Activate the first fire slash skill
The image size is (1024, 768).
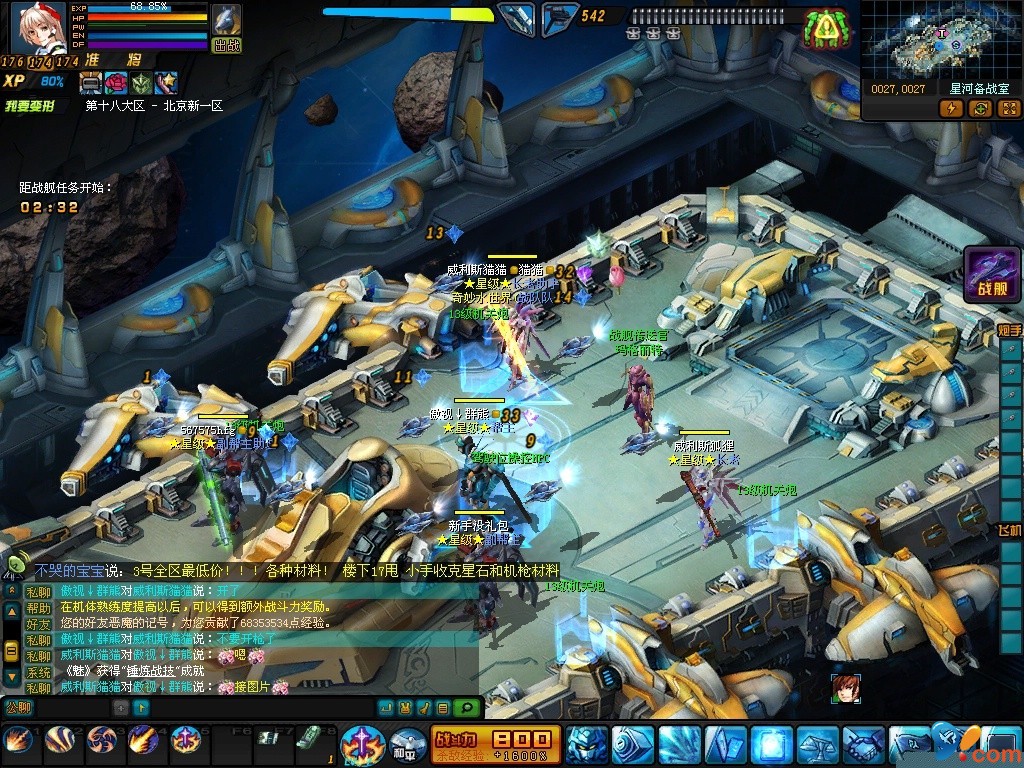(18, 741)
